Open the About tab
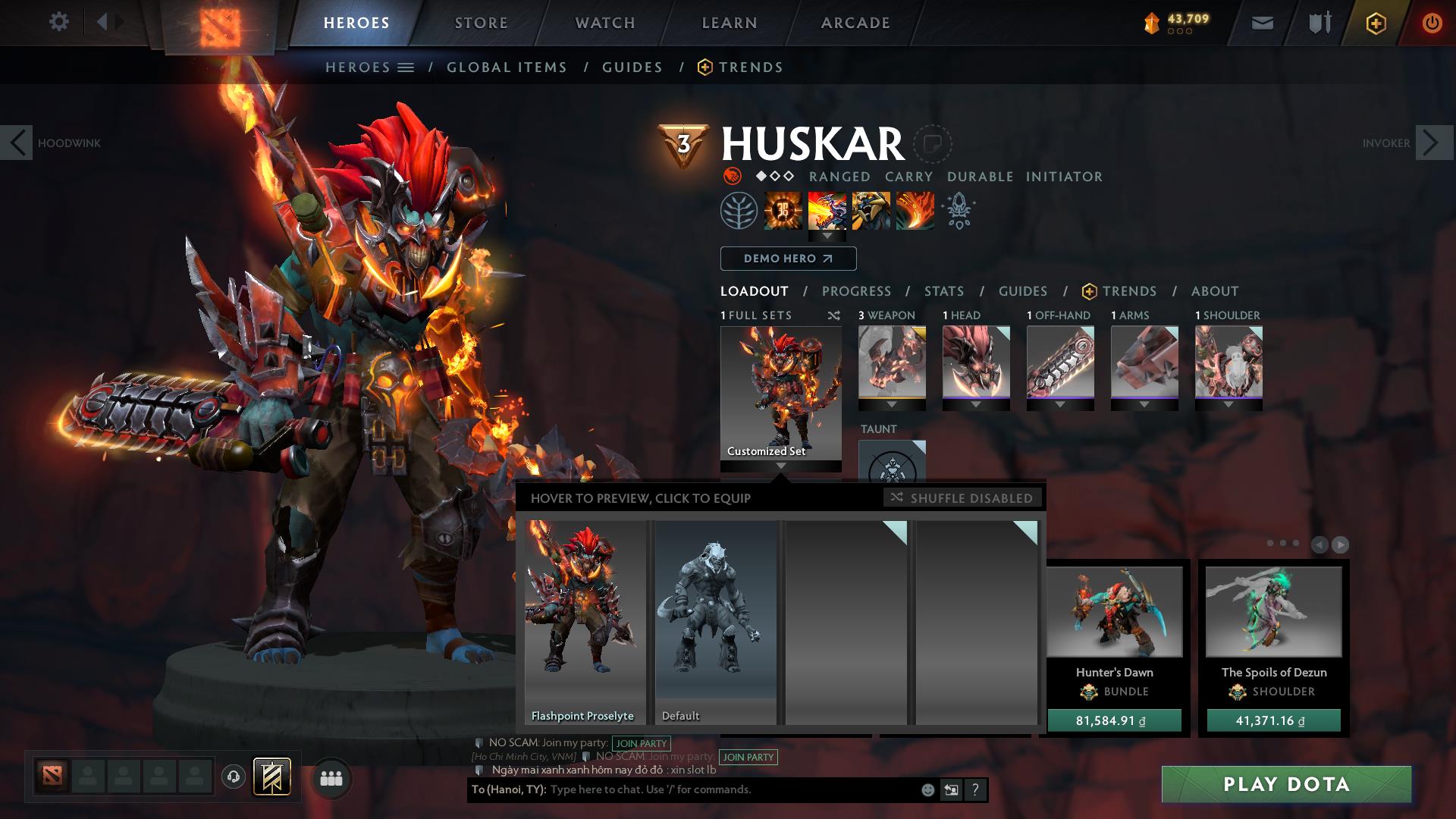This screenshot has width=1456, height=819. (x=1215, y=291)
